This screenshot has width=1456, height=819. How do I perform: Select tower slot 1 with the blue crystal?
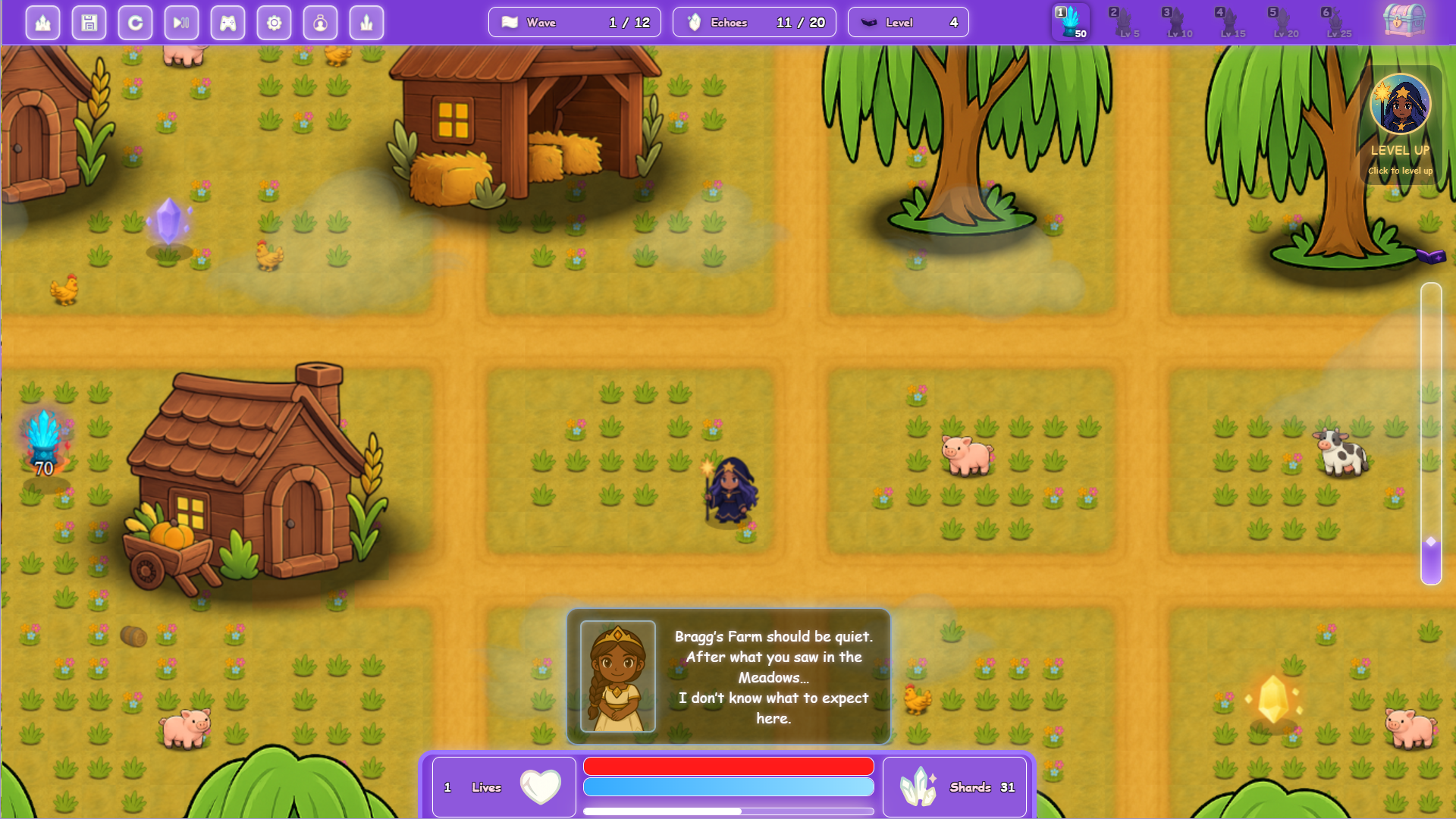(1069, 23)
